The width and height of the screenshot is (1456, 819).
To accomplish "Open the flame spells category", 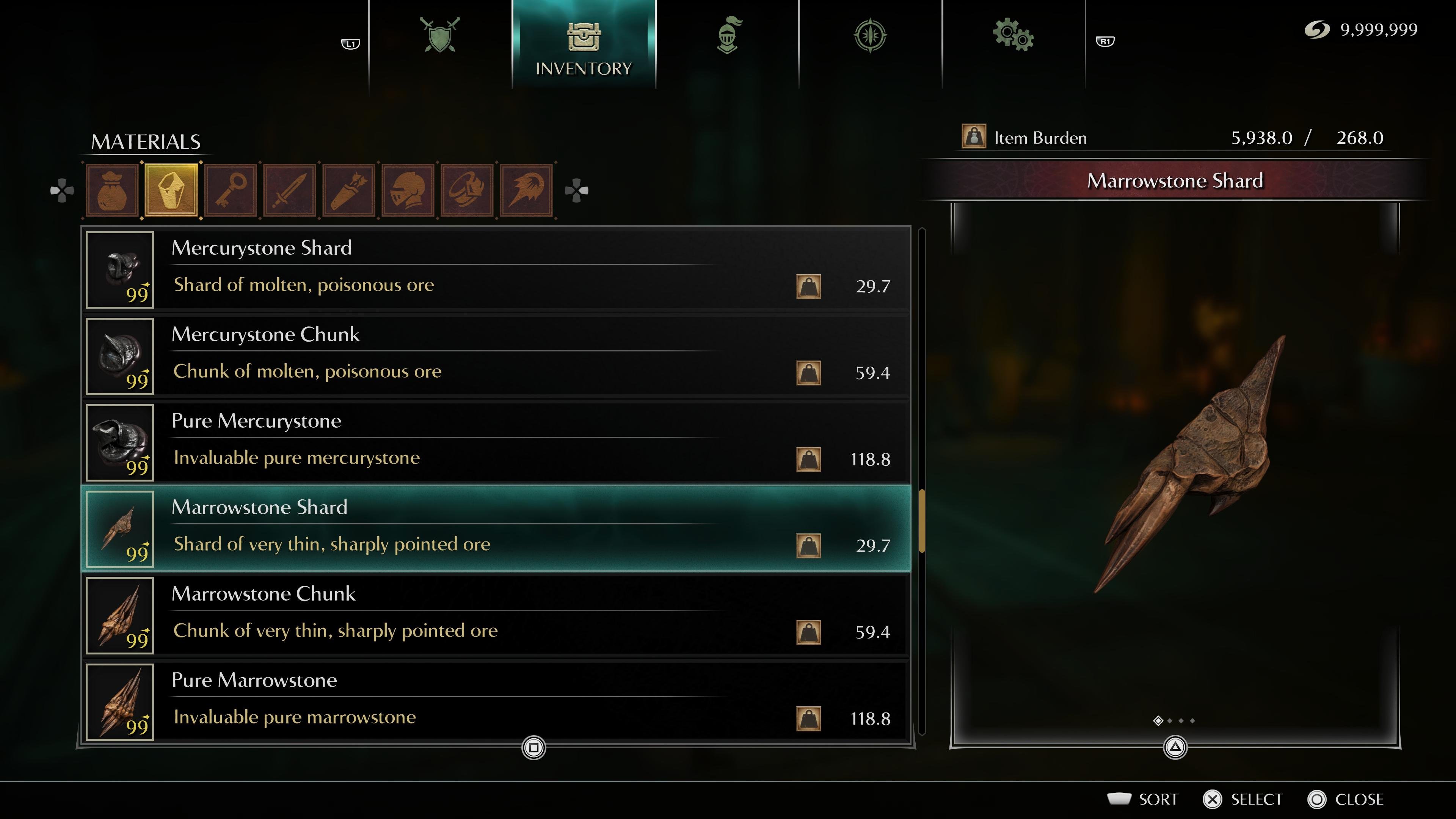I will 526,190.
